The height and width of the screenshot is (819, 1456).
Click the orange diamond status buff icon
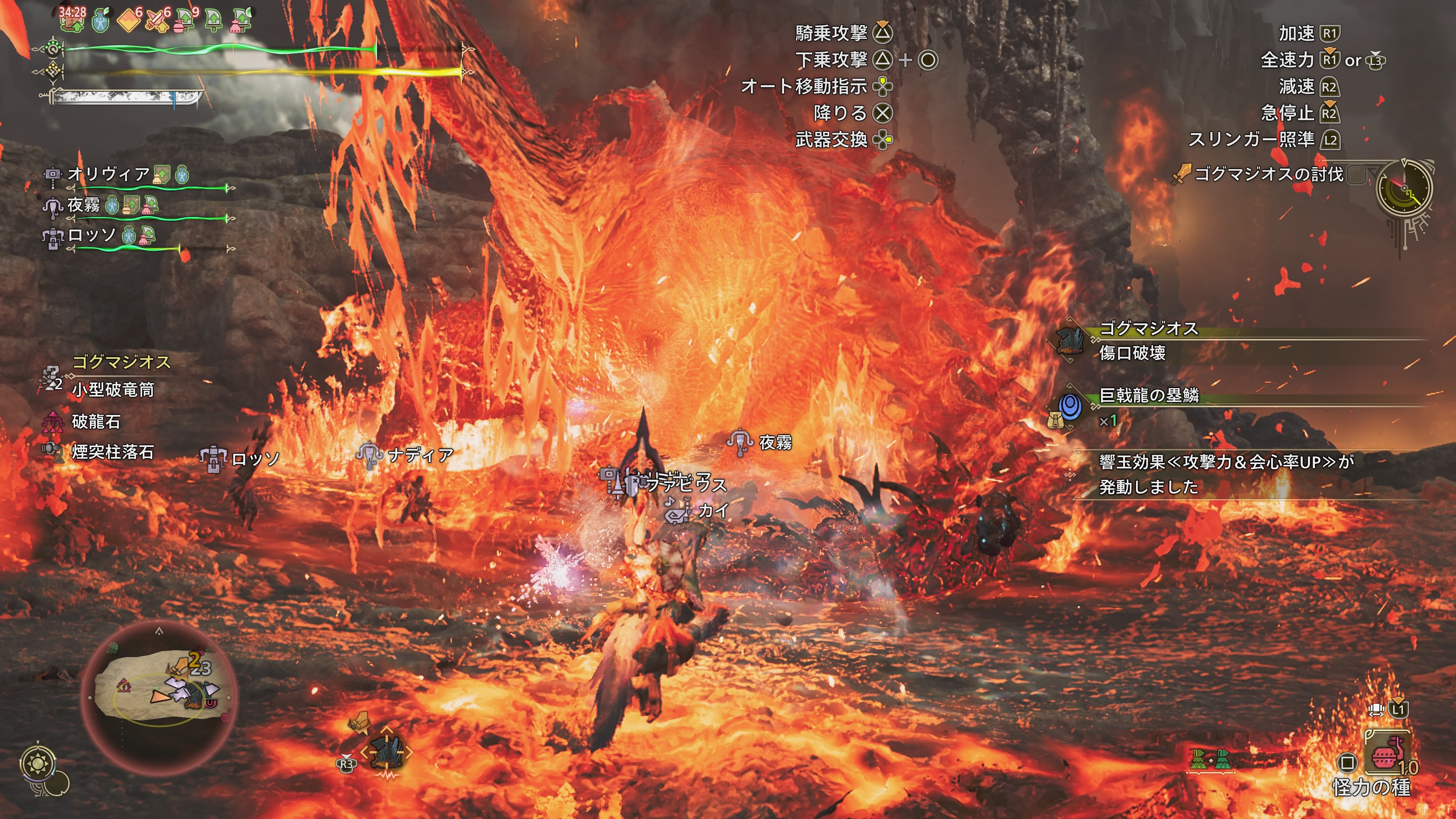[x=129, y=20]
